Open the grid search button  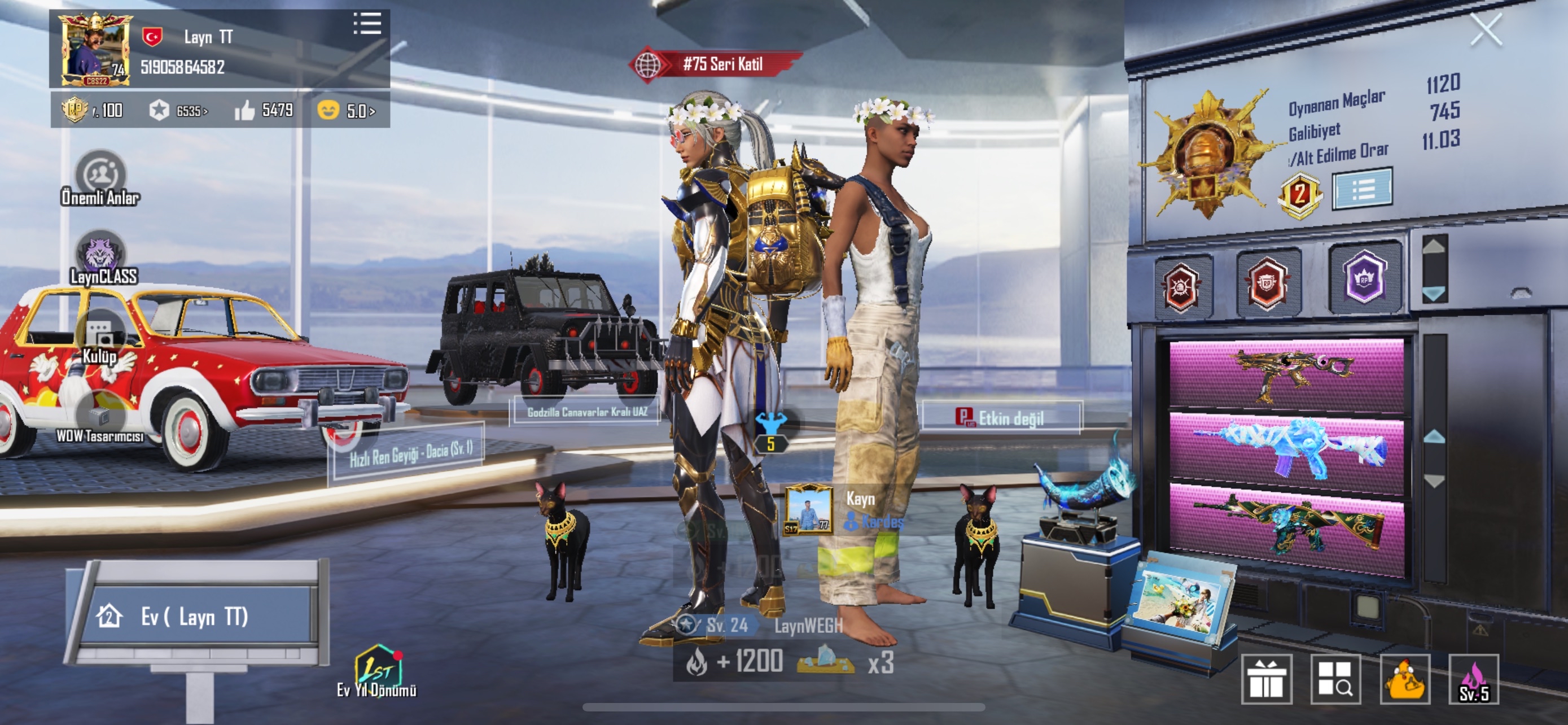1335,679
